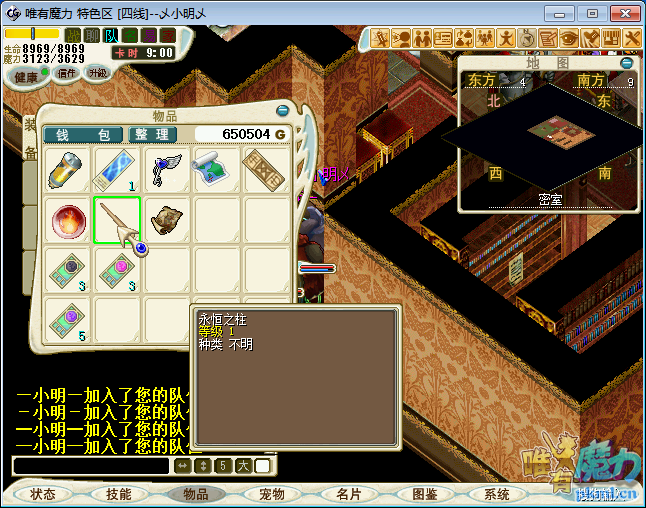
Task: Choose the brown parchment scroll item
Action: click(166, 220)
